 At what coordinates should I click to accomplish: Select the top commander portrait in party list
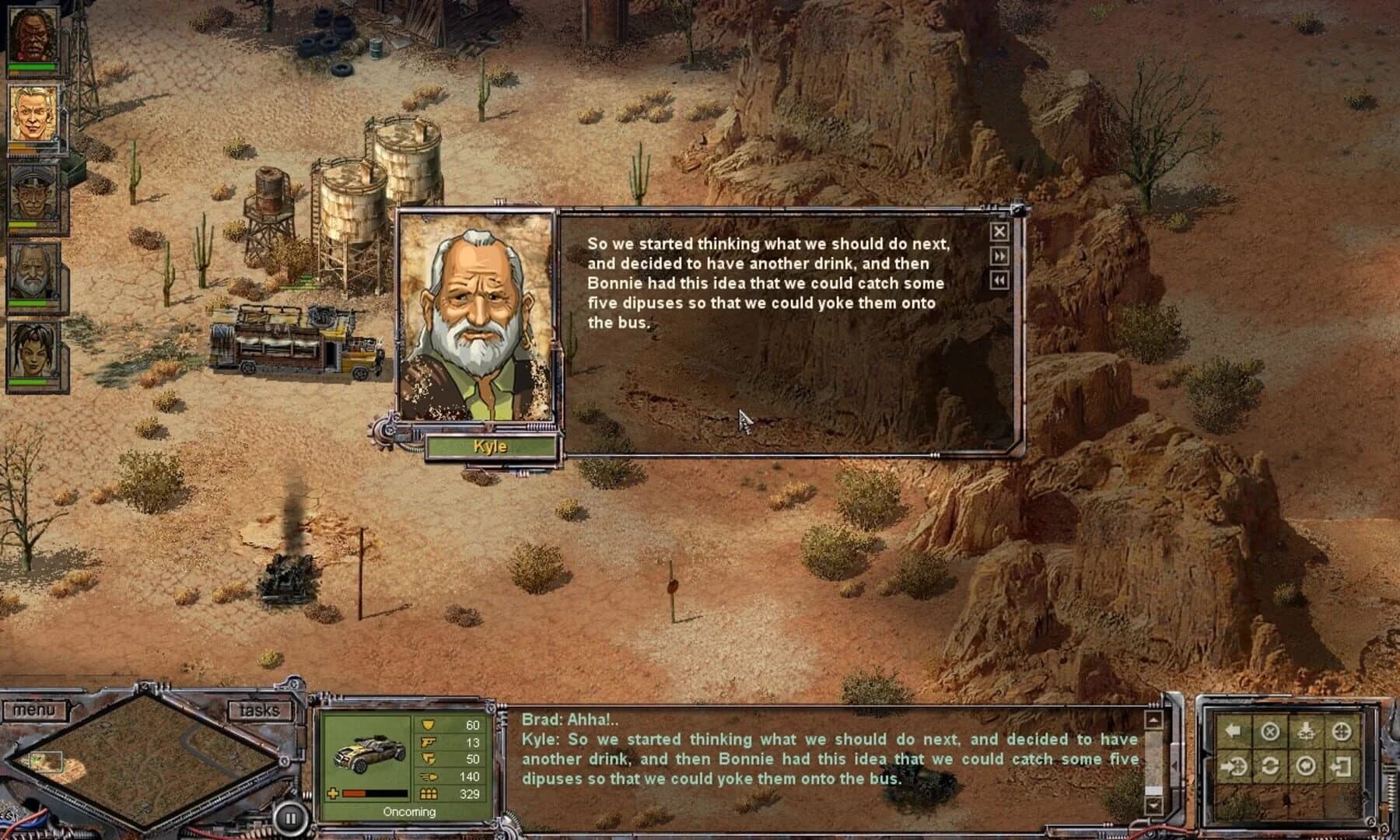click(33, 35)
